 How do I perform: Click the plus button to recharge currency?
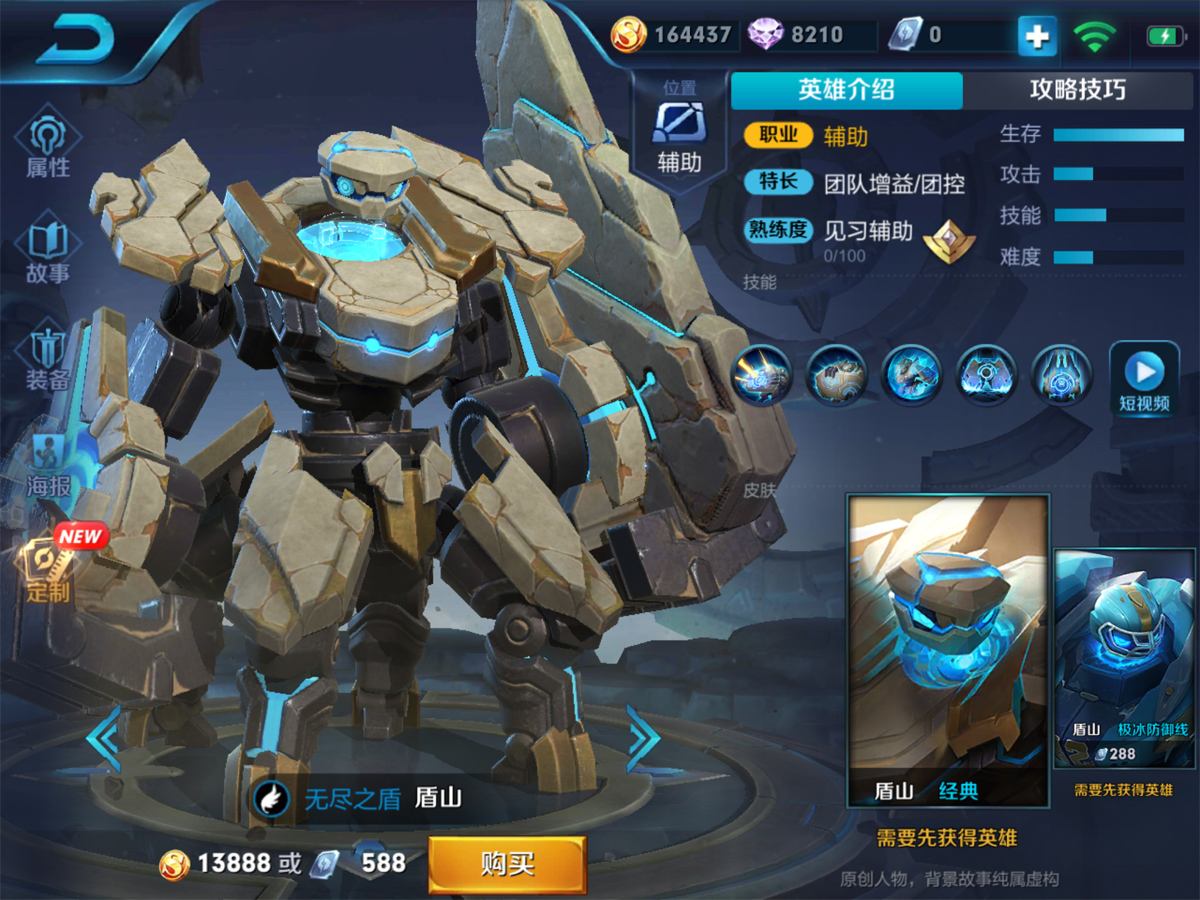point(1037,37)
